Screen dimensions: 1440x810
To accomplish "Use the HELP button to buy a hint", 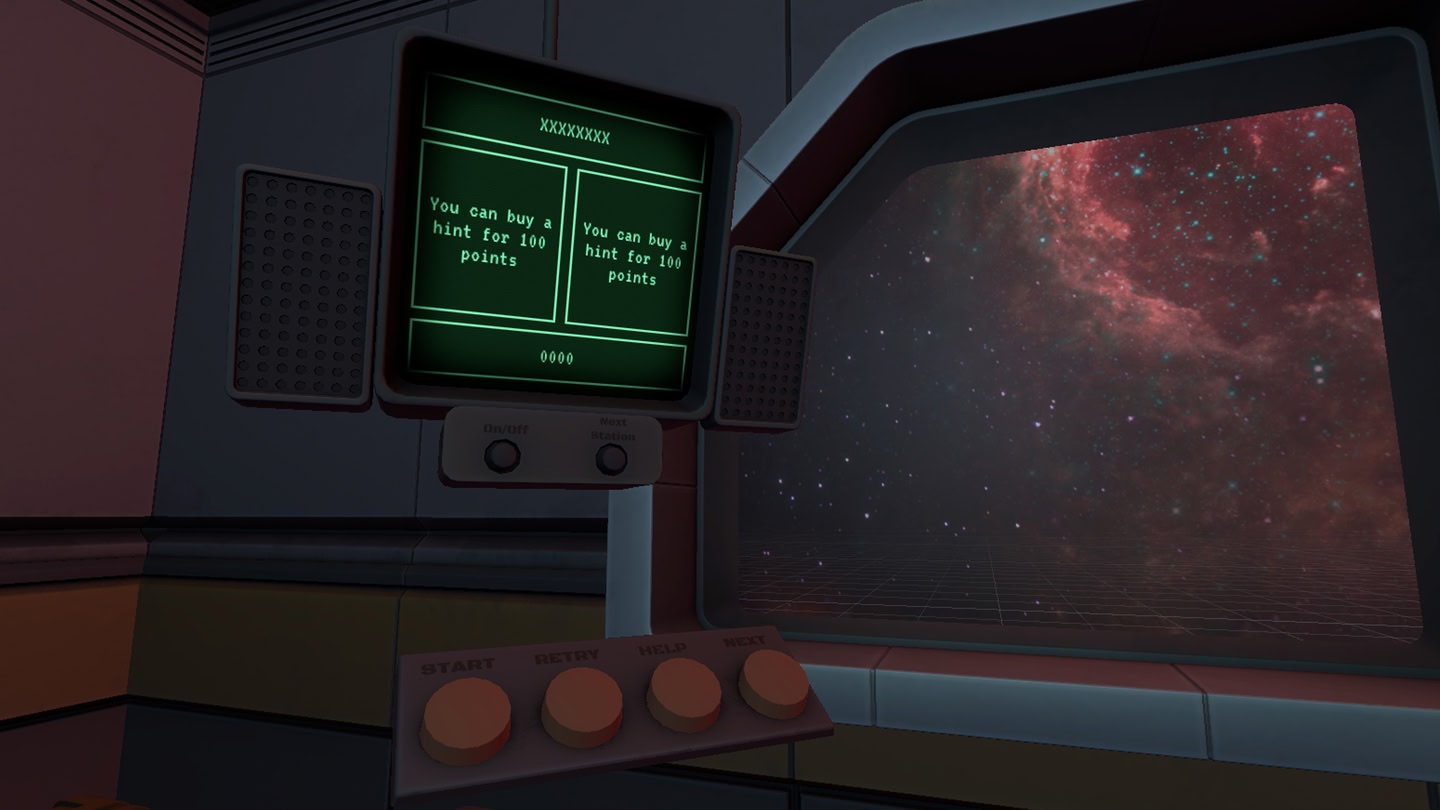I will click(684, 691).
